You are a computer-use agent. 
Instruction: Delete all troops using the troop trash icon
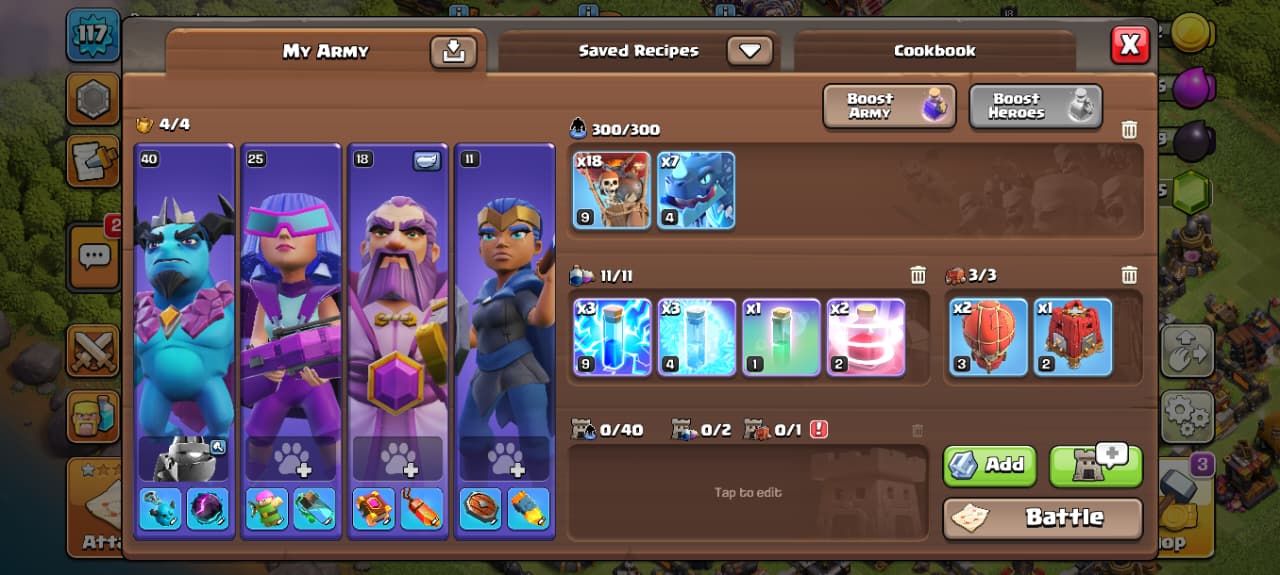pos(1129,129)
